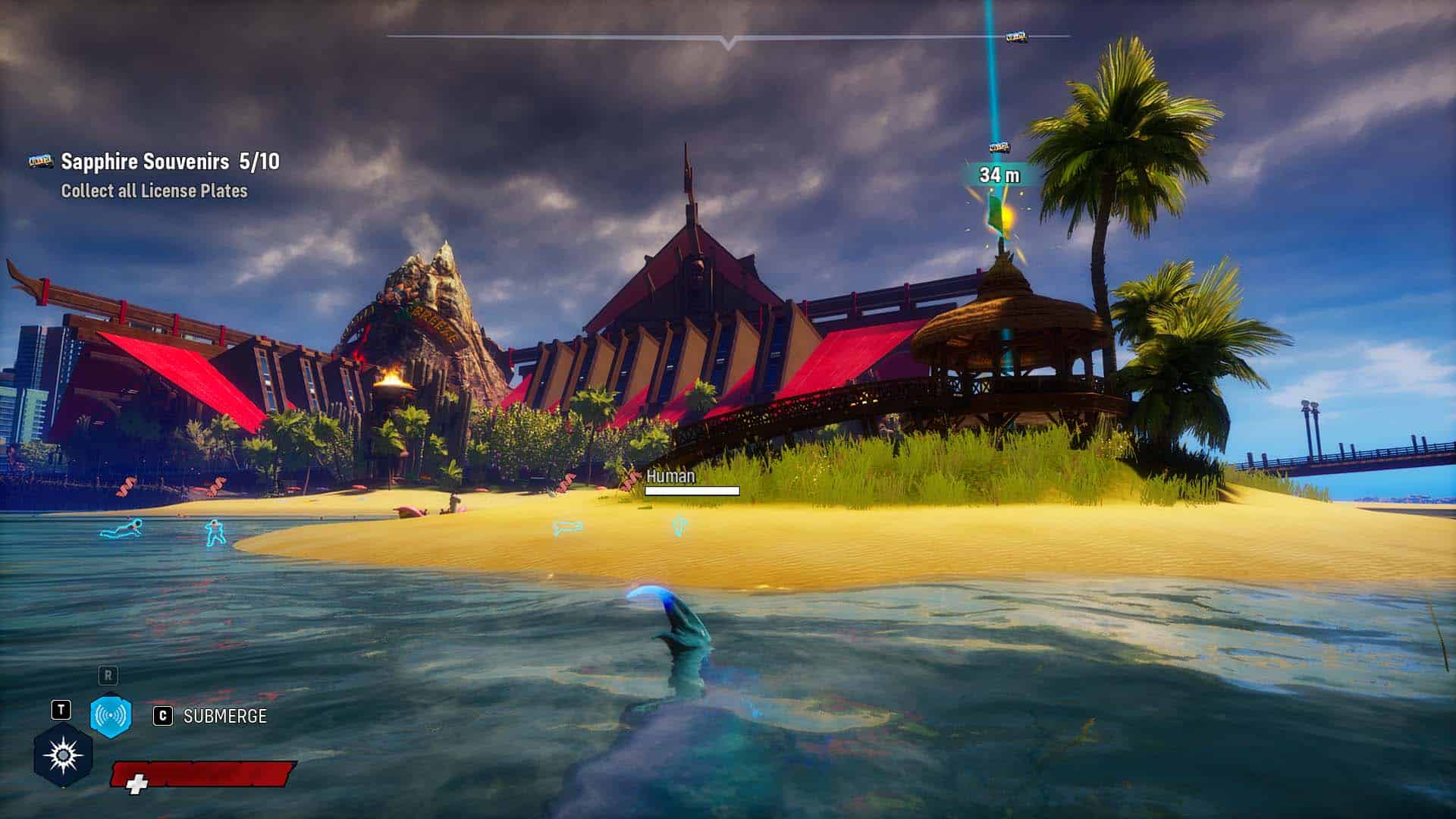Activate the blue sonar ability icon

pyautogui.click(x=111, y=715)
